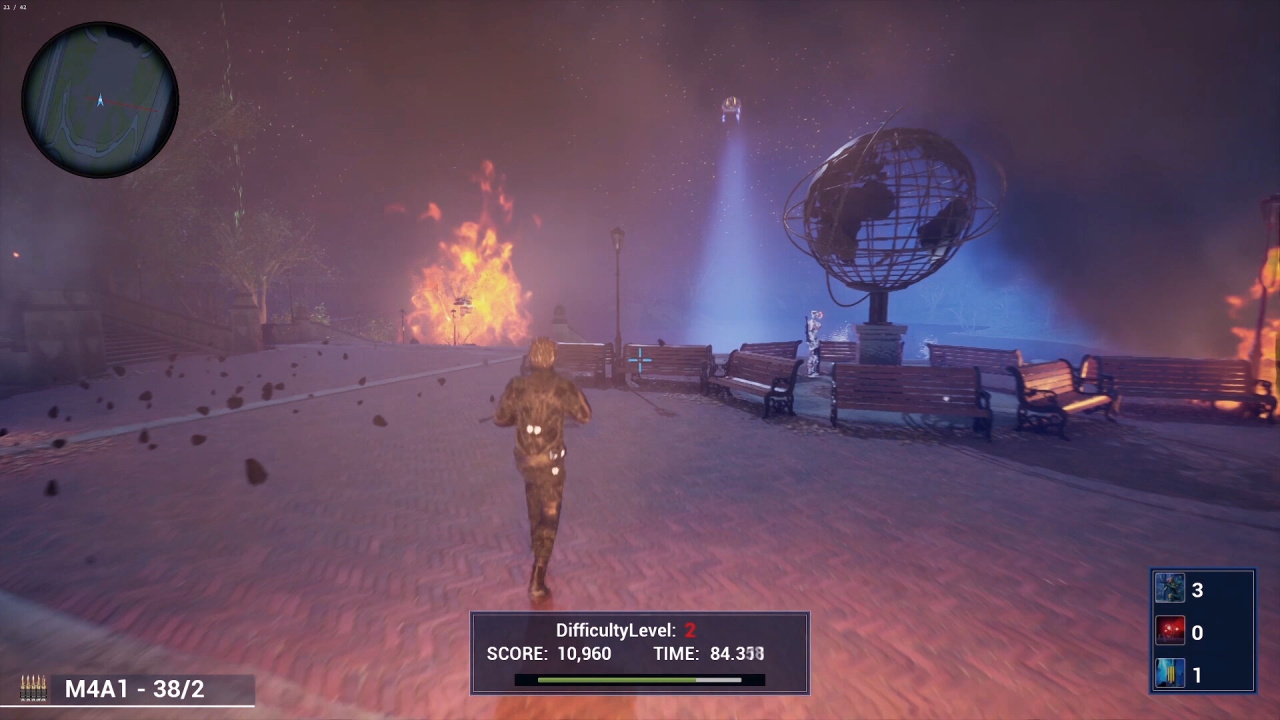Choose the red glowing-eyes icon
1280x720 pixels.
1170,632
